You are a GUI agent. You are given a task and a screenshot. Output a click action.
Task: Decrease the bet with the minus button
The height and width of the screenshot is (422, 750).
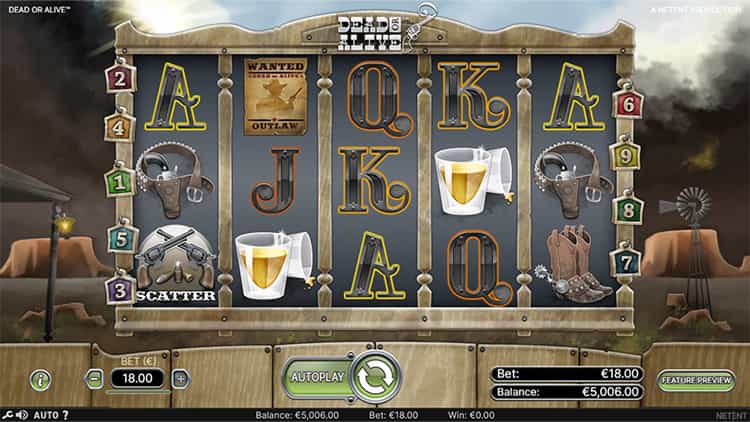coord(94,379)
